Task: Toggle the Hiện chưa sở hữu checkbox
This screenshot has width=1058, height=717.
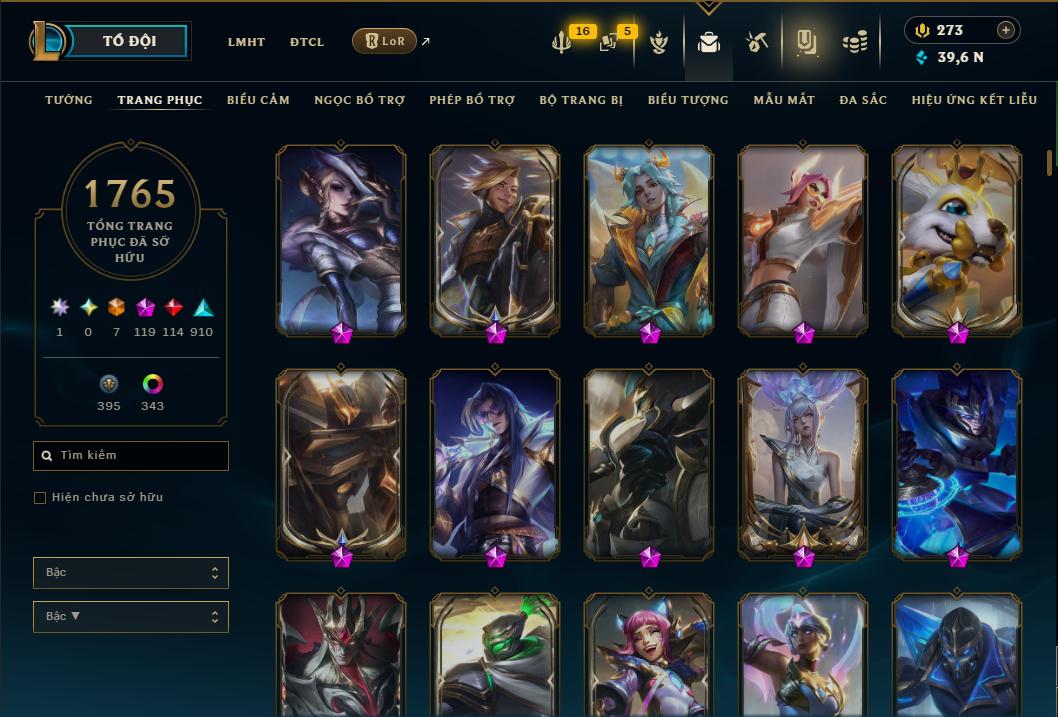Action: 40,498
